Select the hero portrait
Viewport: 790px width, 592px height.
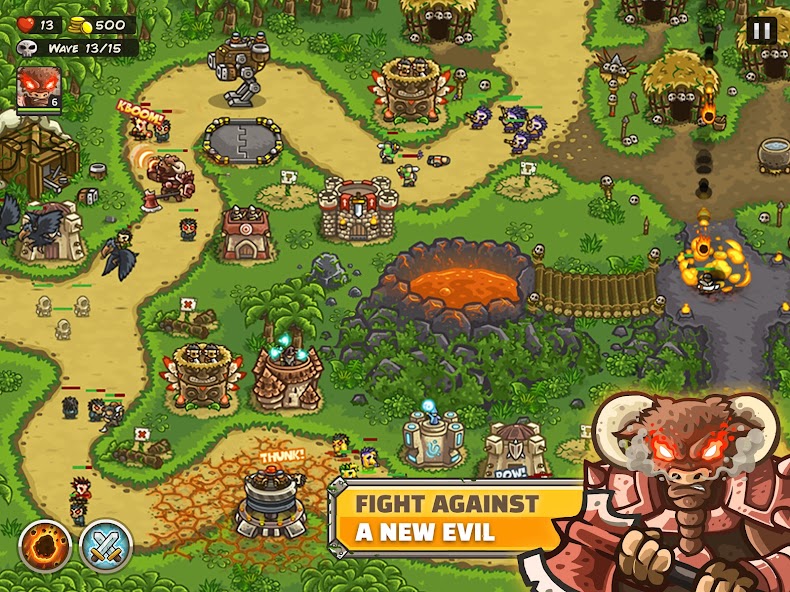38,87
